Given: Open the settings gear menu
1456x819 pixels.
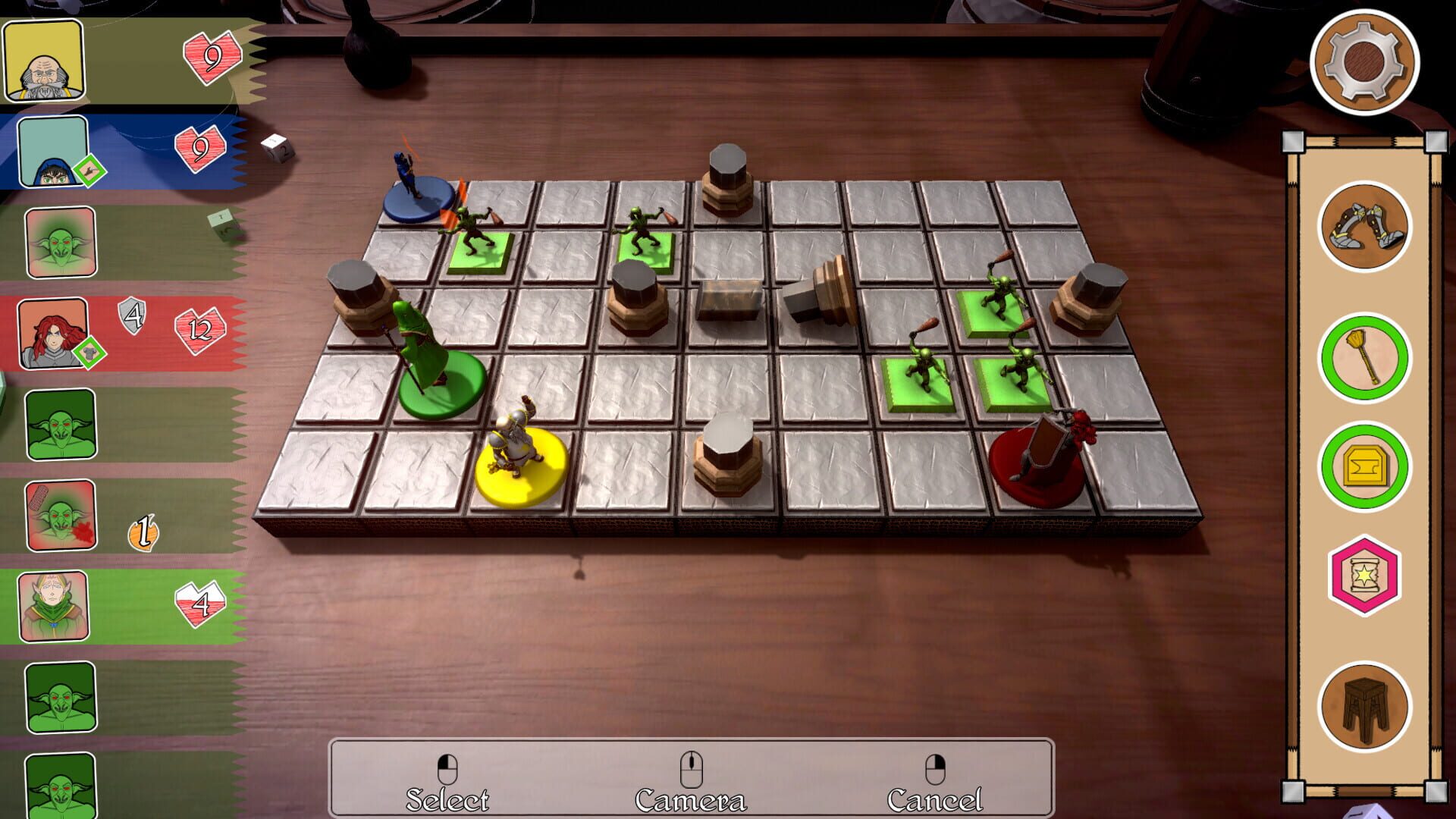Looking at the screenshot, I should point(1365,62).
